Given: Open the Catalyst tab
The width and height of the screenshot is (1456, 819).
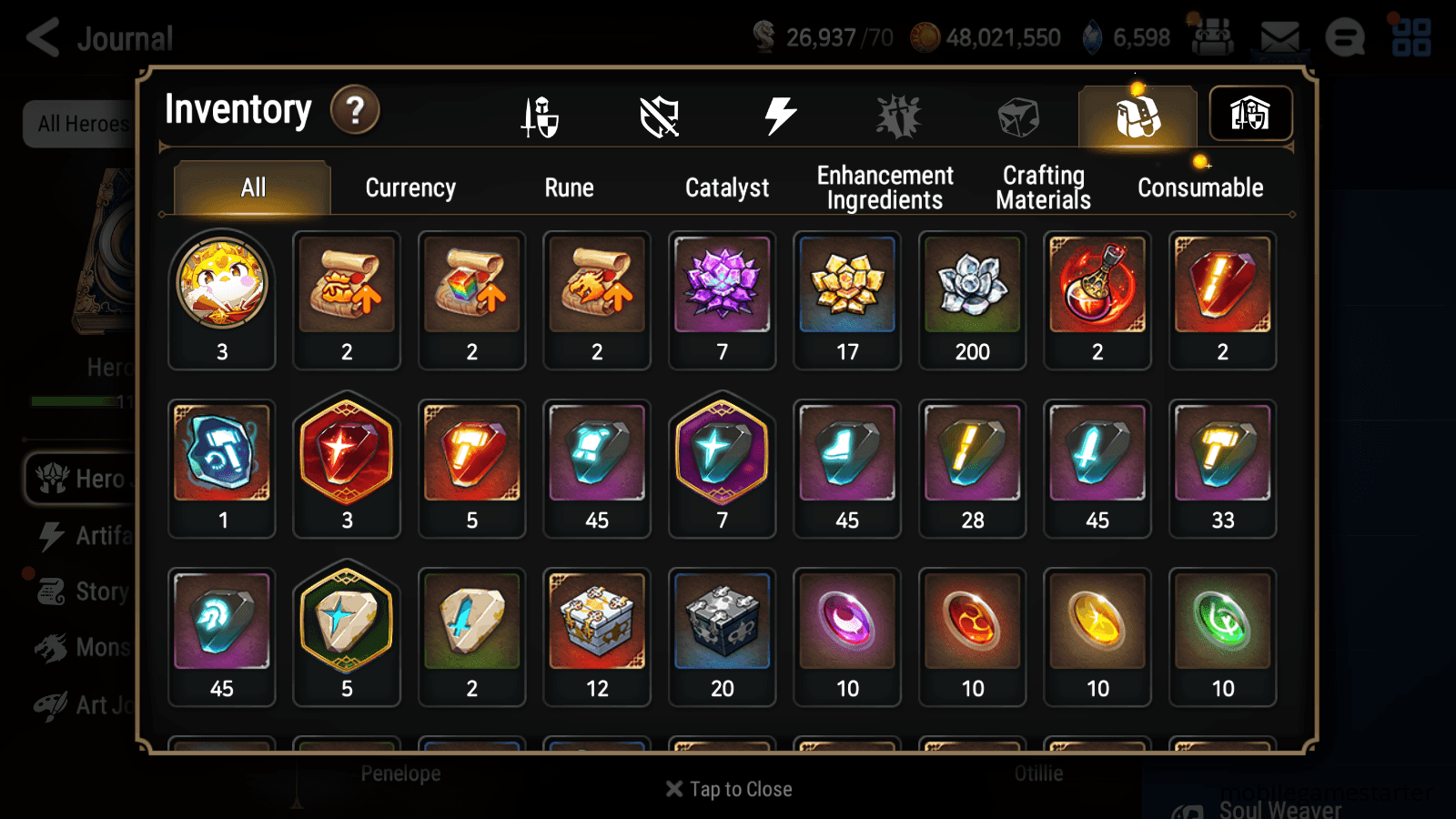Looking at the screenshot, I should pos(727,187).
